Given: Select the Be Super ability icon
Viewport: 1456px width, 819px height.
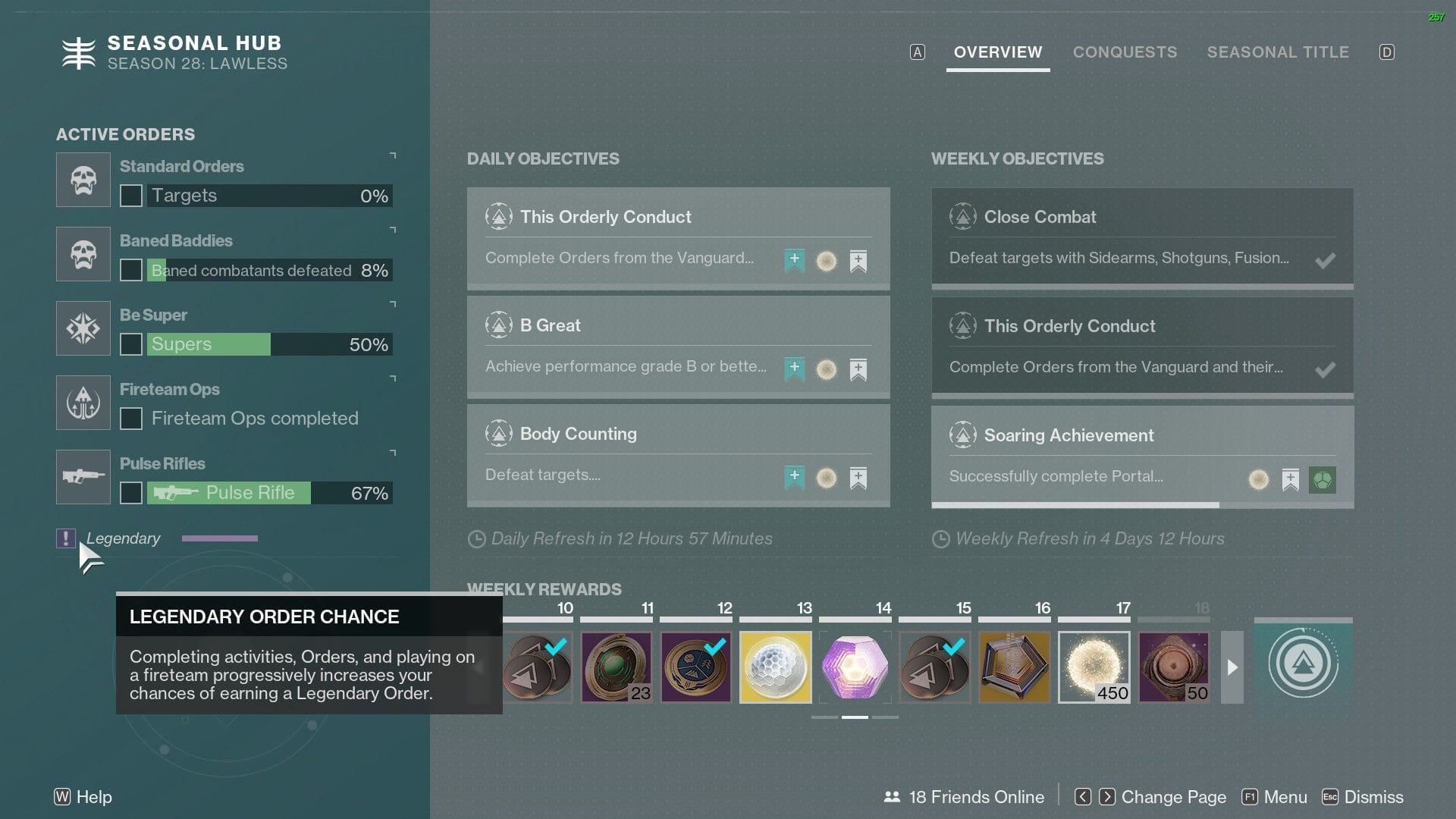Looking at the screenshot, I should (83, 328).
